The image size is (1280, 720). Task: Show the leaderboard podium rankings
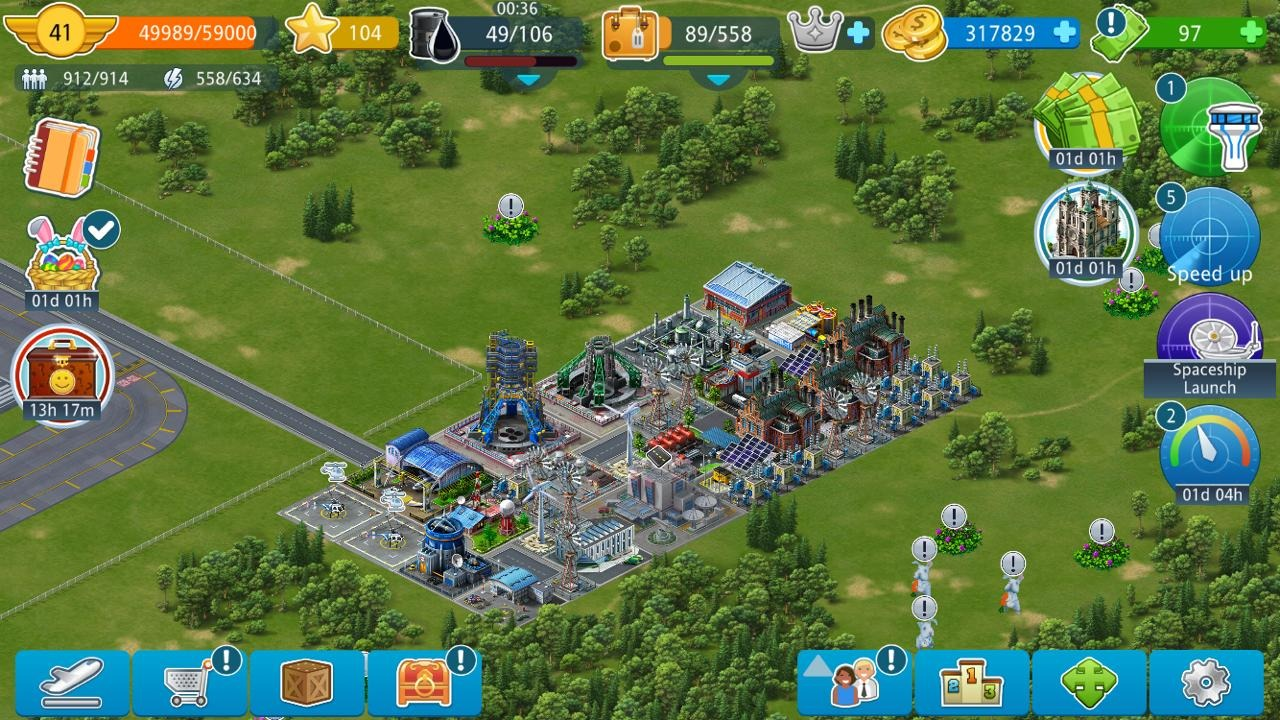pyautogui.click(x=971, y=683)
